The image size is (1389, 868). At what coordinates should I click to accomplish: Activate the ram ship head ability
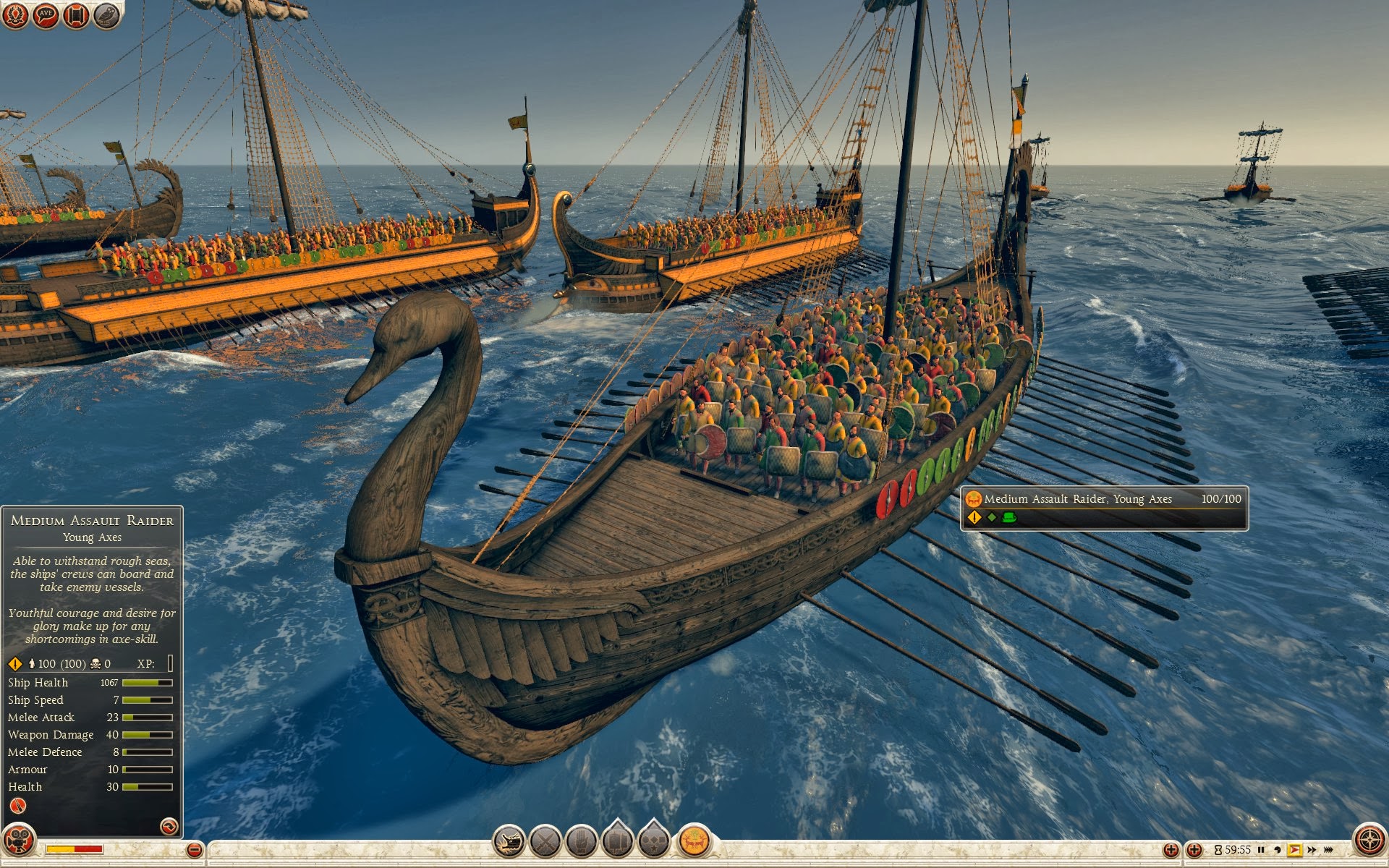509,841
